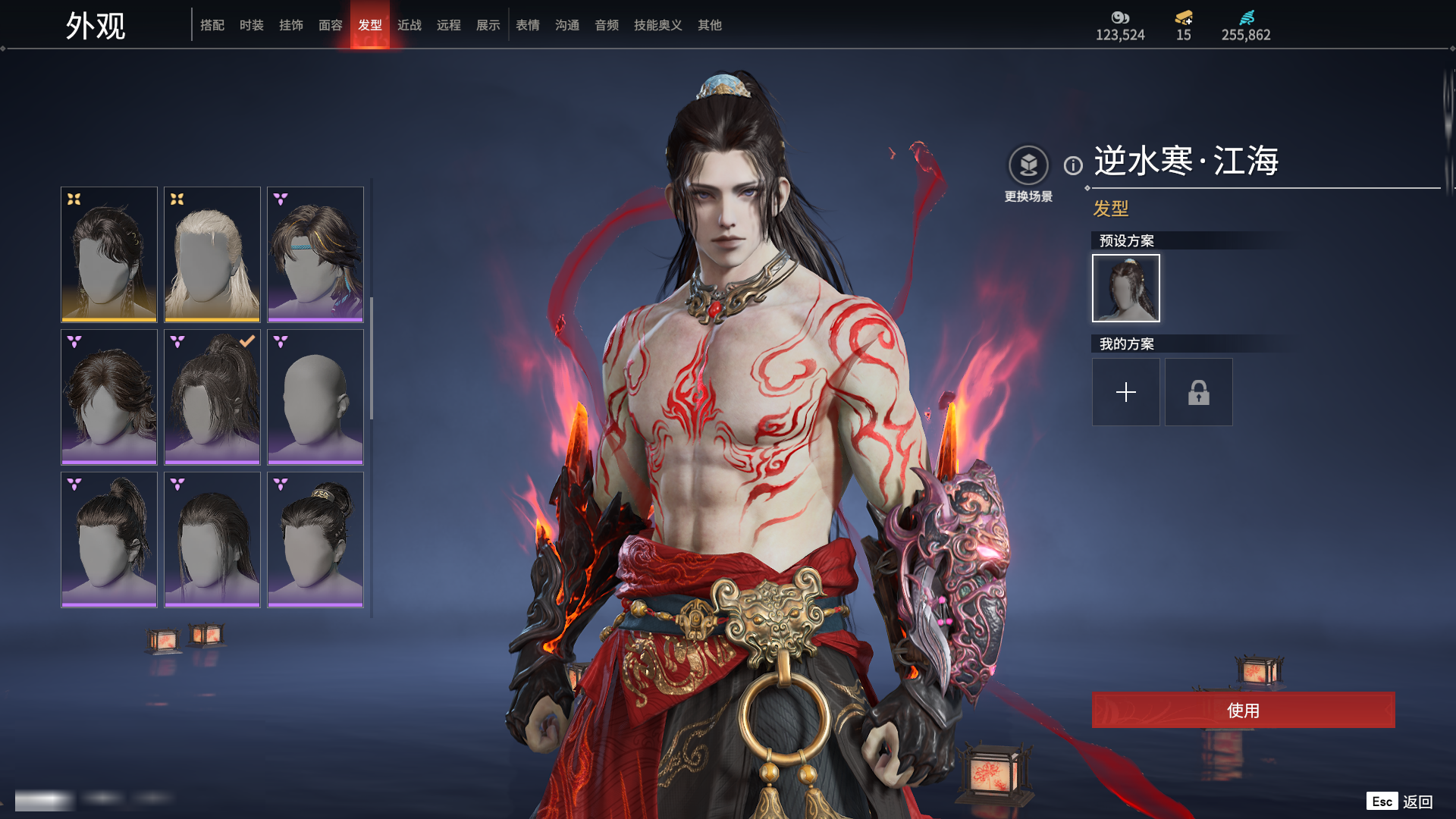Select the 挂饰 tab
The height and width of the screenshot is (819, 1456).
tap(291, 25)
